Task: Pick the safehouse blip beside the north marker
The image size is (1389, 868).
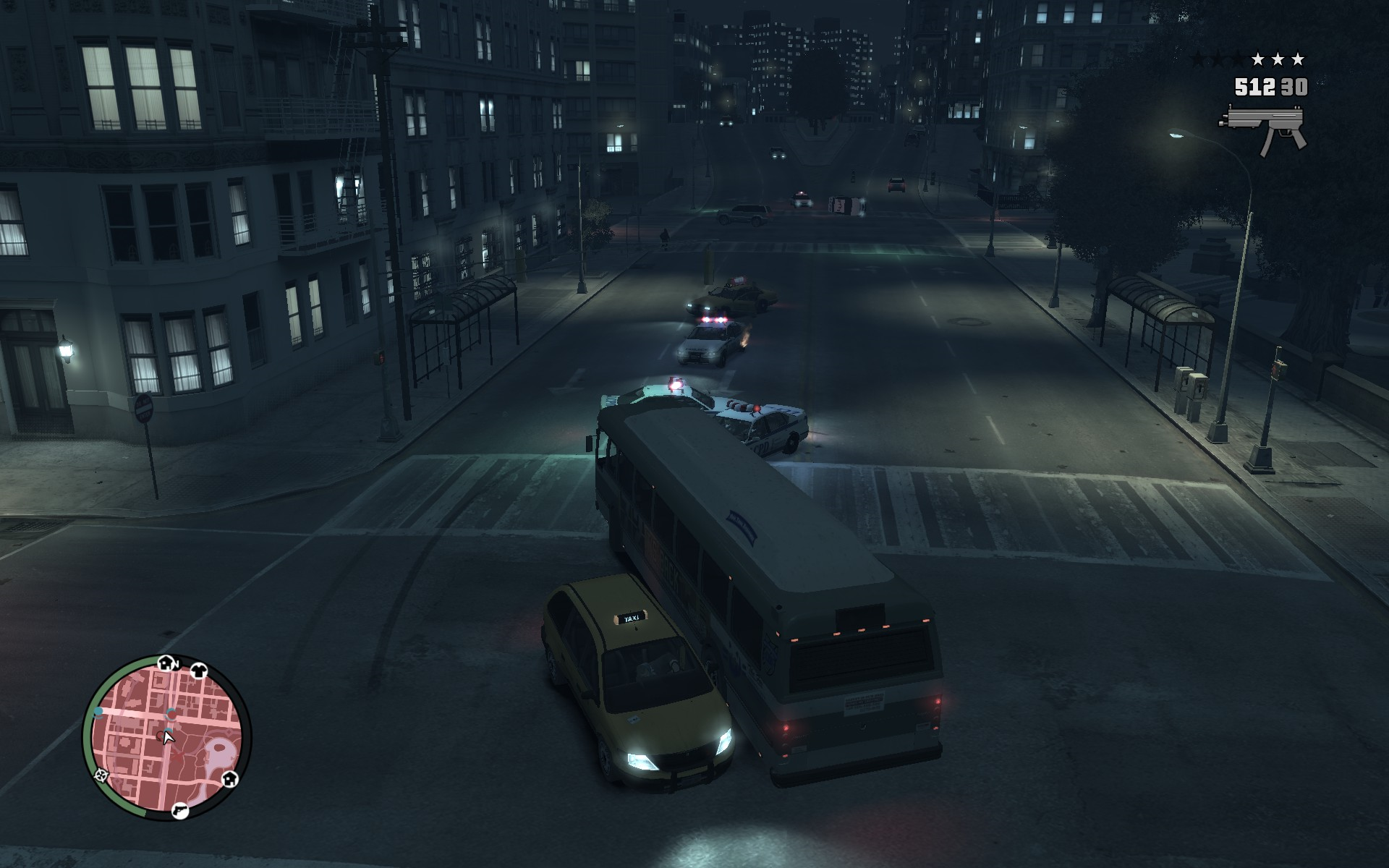Action: [165, 663]
